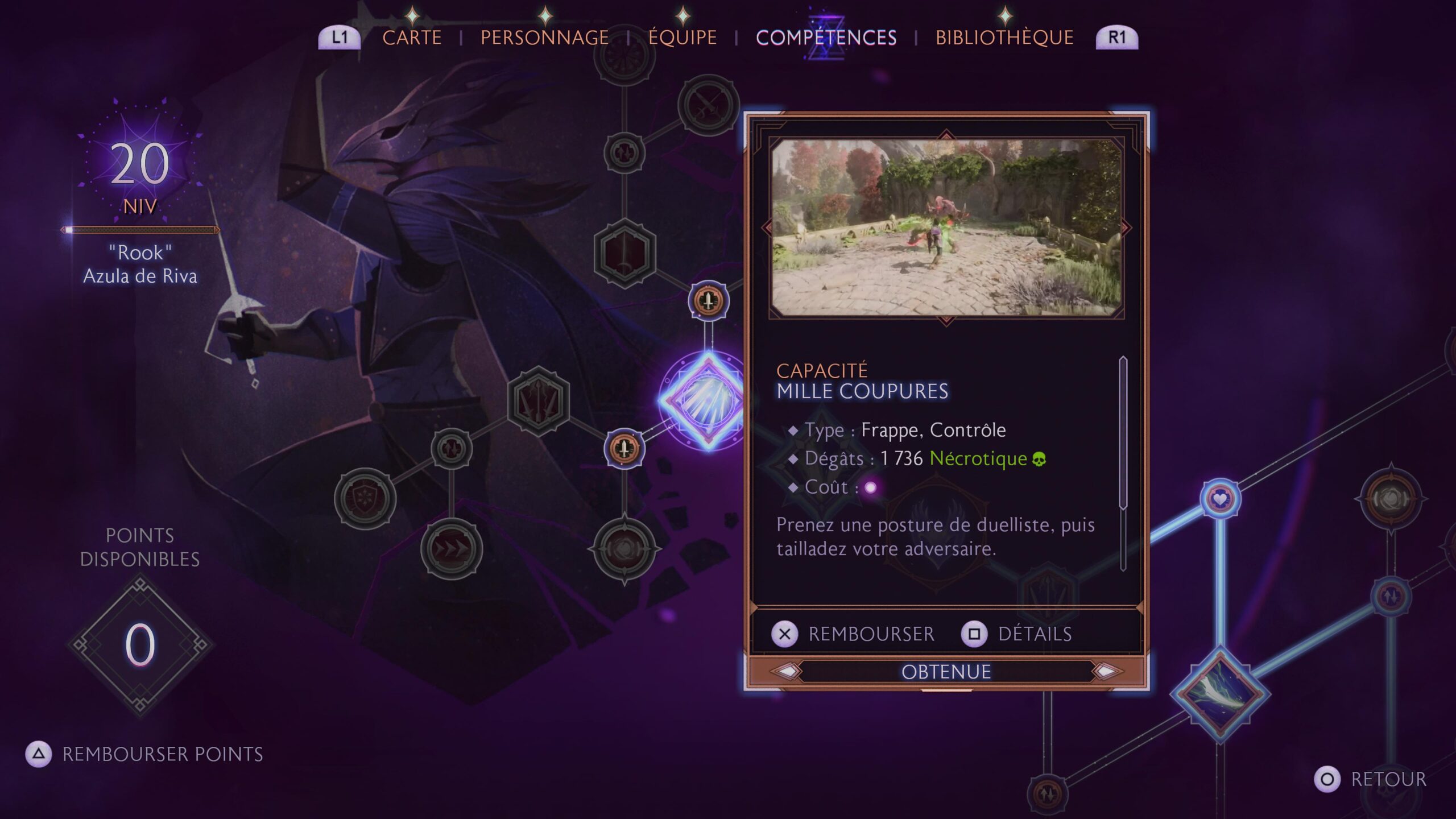Open the PERSONNAGE tab
Image resolution: width=1456 pixels, height=819 pixels.
click(x=544, y=38)
